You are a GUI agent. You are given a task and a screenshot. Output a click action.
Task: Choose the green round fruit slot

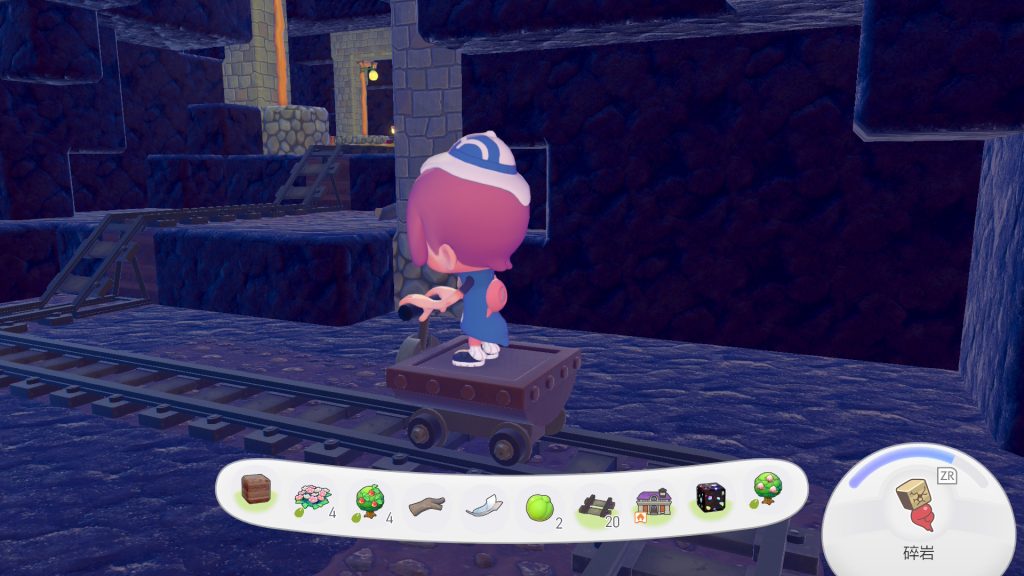[x=540, y=506]
